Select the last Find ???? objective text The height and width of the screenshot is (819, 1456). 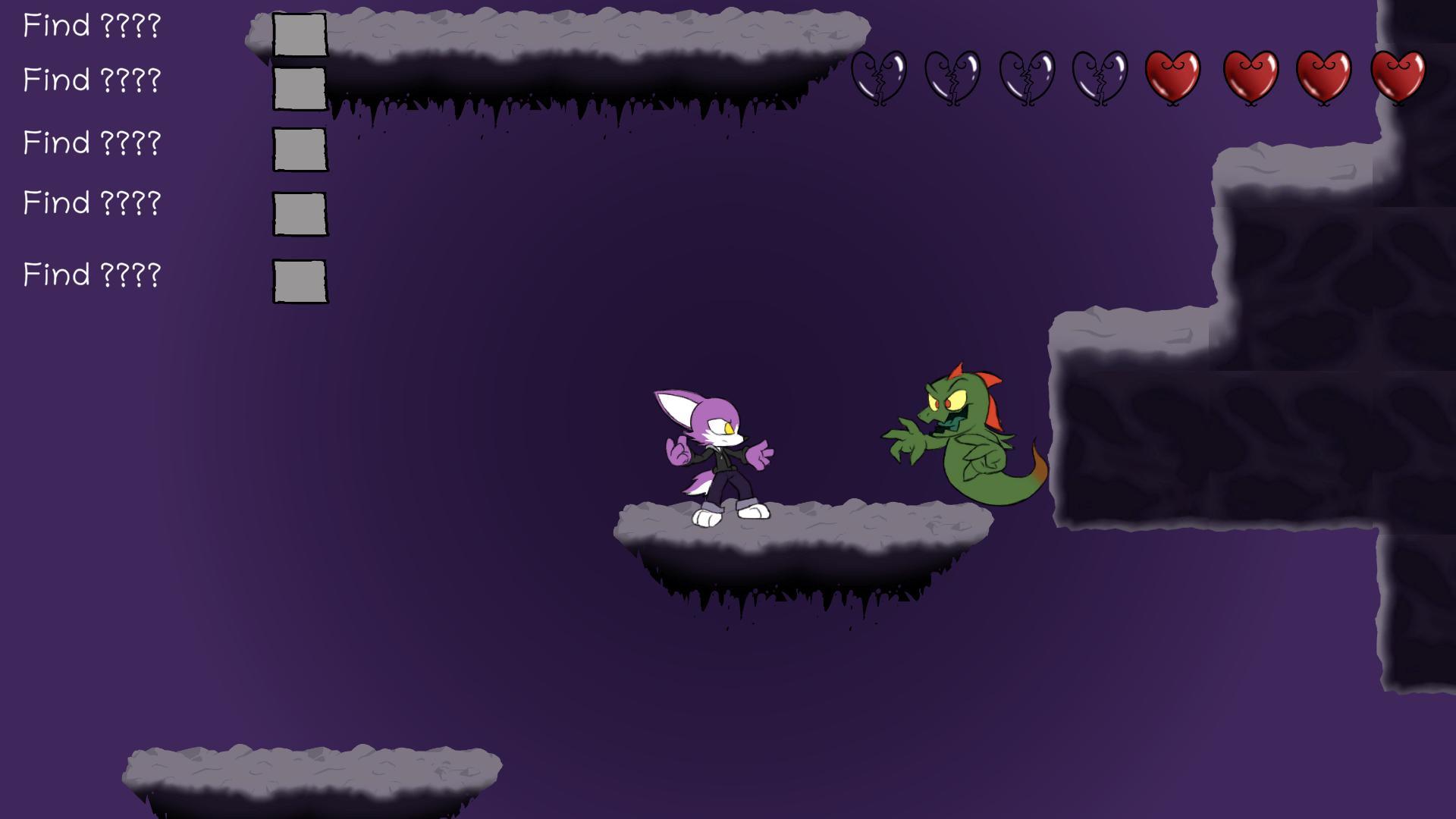[x=92, y=275]
